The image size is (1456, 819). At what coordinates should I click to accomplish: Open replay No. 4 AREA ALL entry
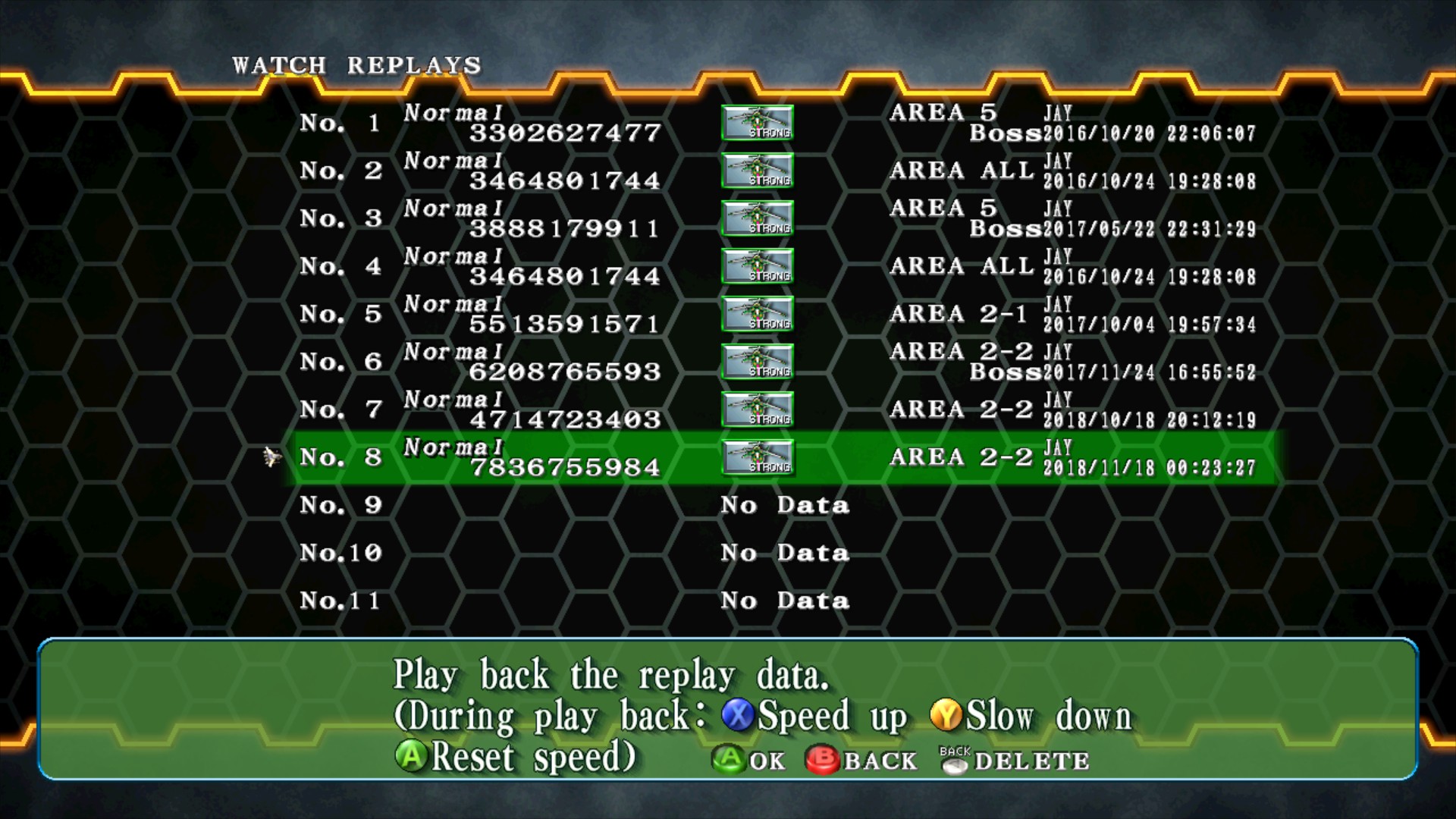point(781,267)
